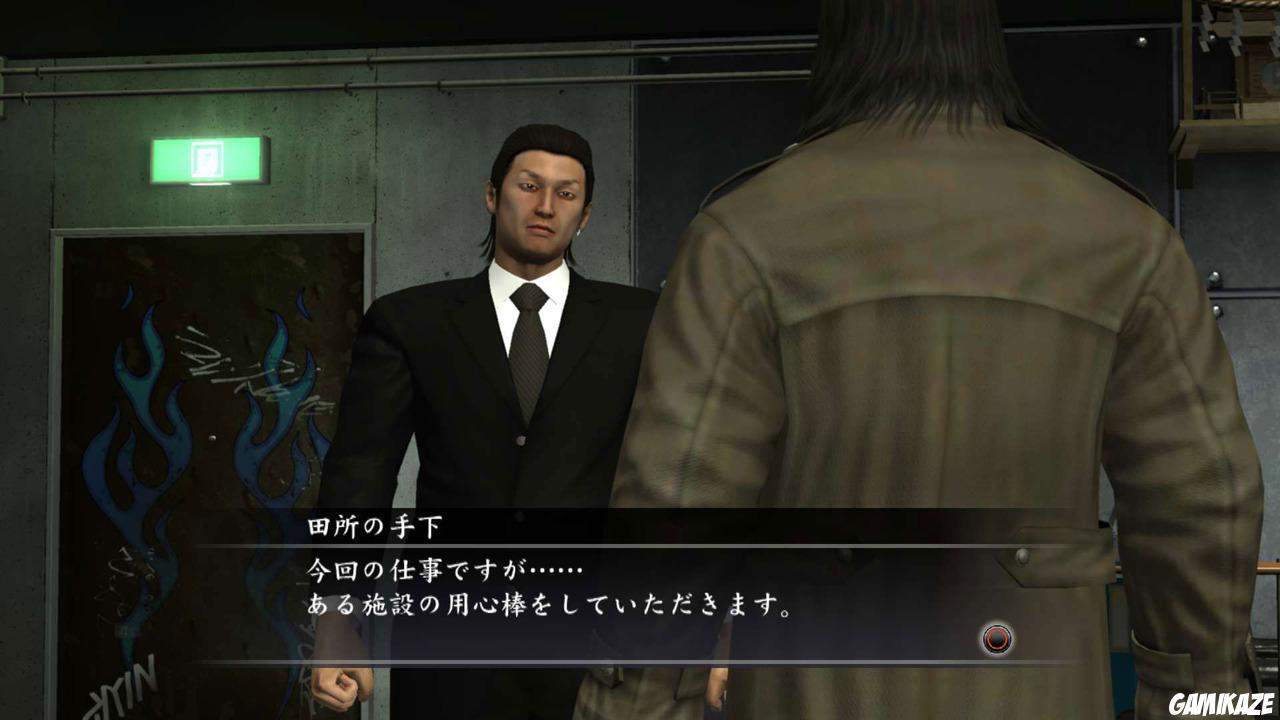Screen dimensions: 1280x720
Task: Click the green exit sign above the door
Action: pos(209,162)
